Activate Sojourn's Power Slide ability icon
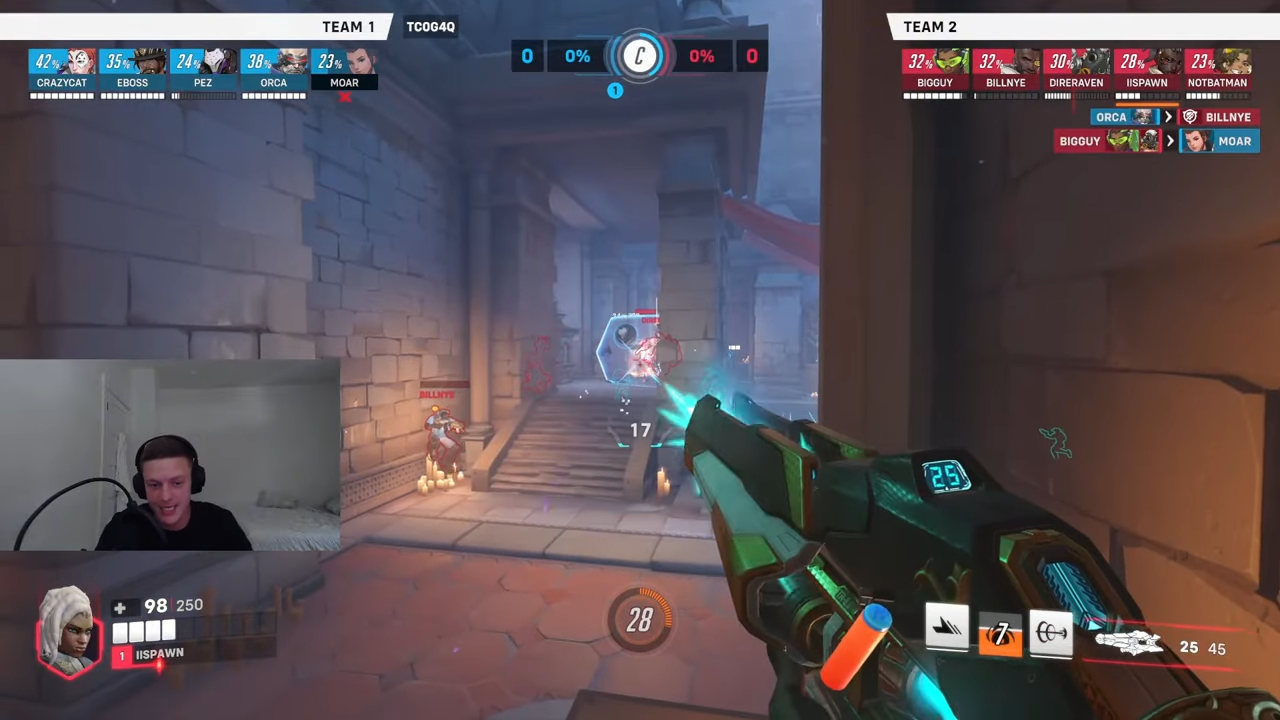The height and width of the screenshot is (720, 1280). coord(946,630)
